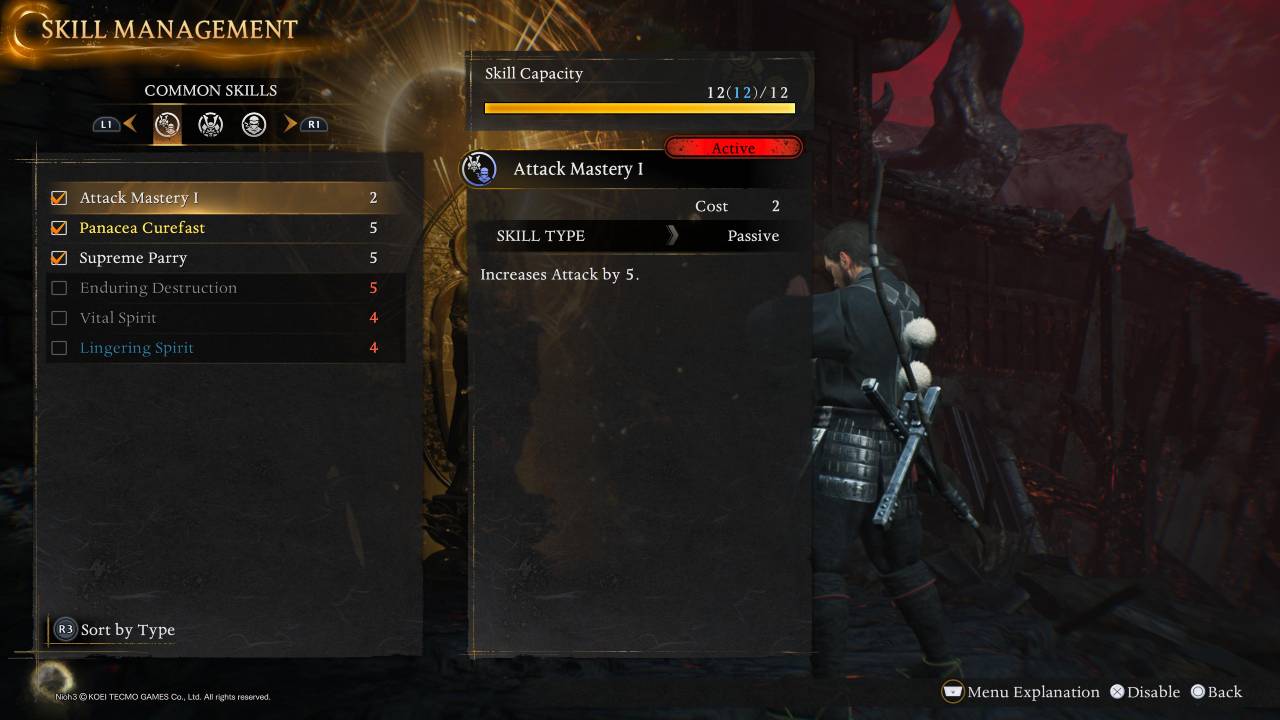The height and width of the screenshot is (720, 1280).
Task: Untick the Panacea Curefast checkbox
Action: click(x=59, y=228)
